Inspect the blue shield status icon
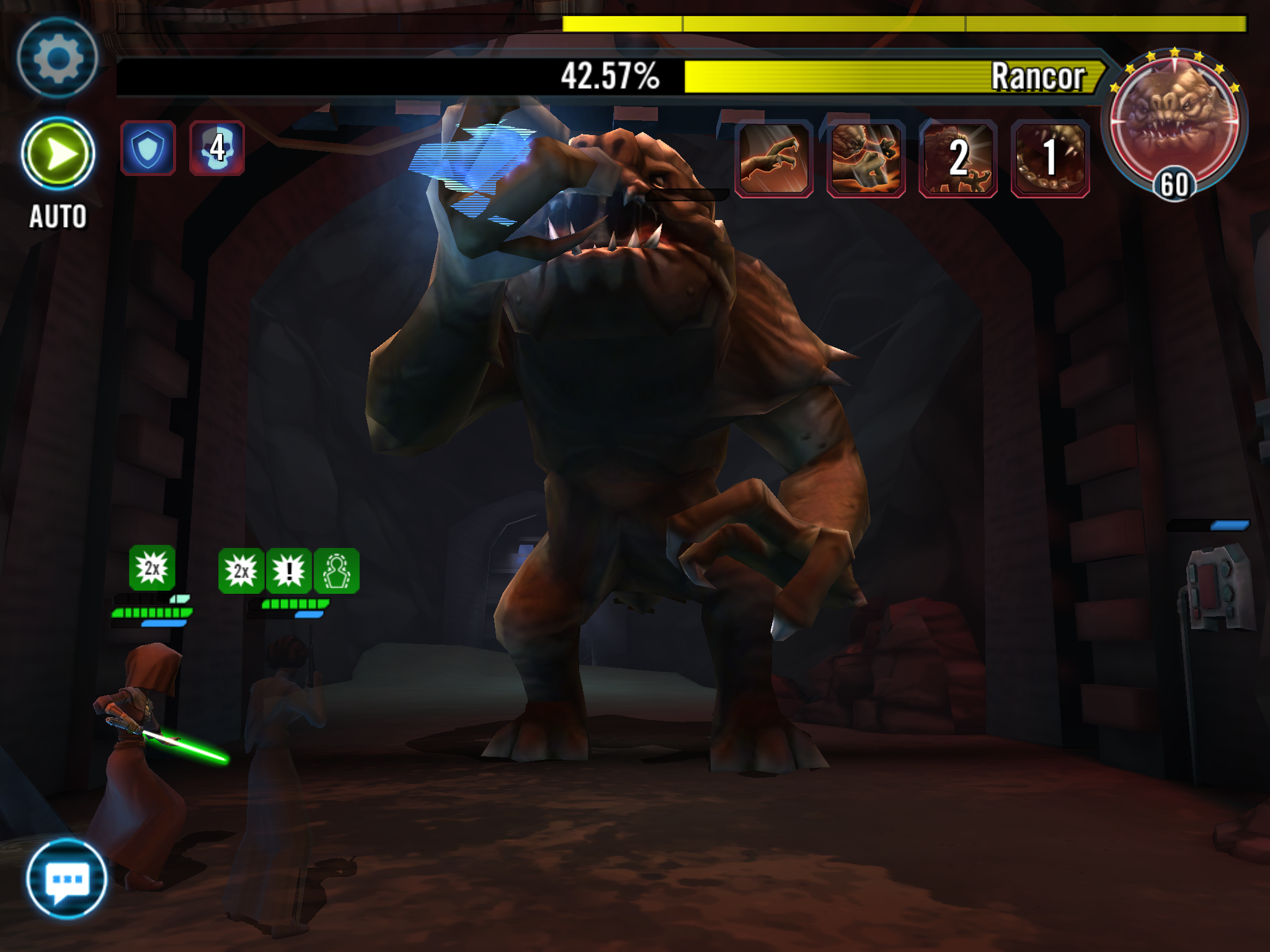This screenshot has height=952, width=1270. pos(148,149)
